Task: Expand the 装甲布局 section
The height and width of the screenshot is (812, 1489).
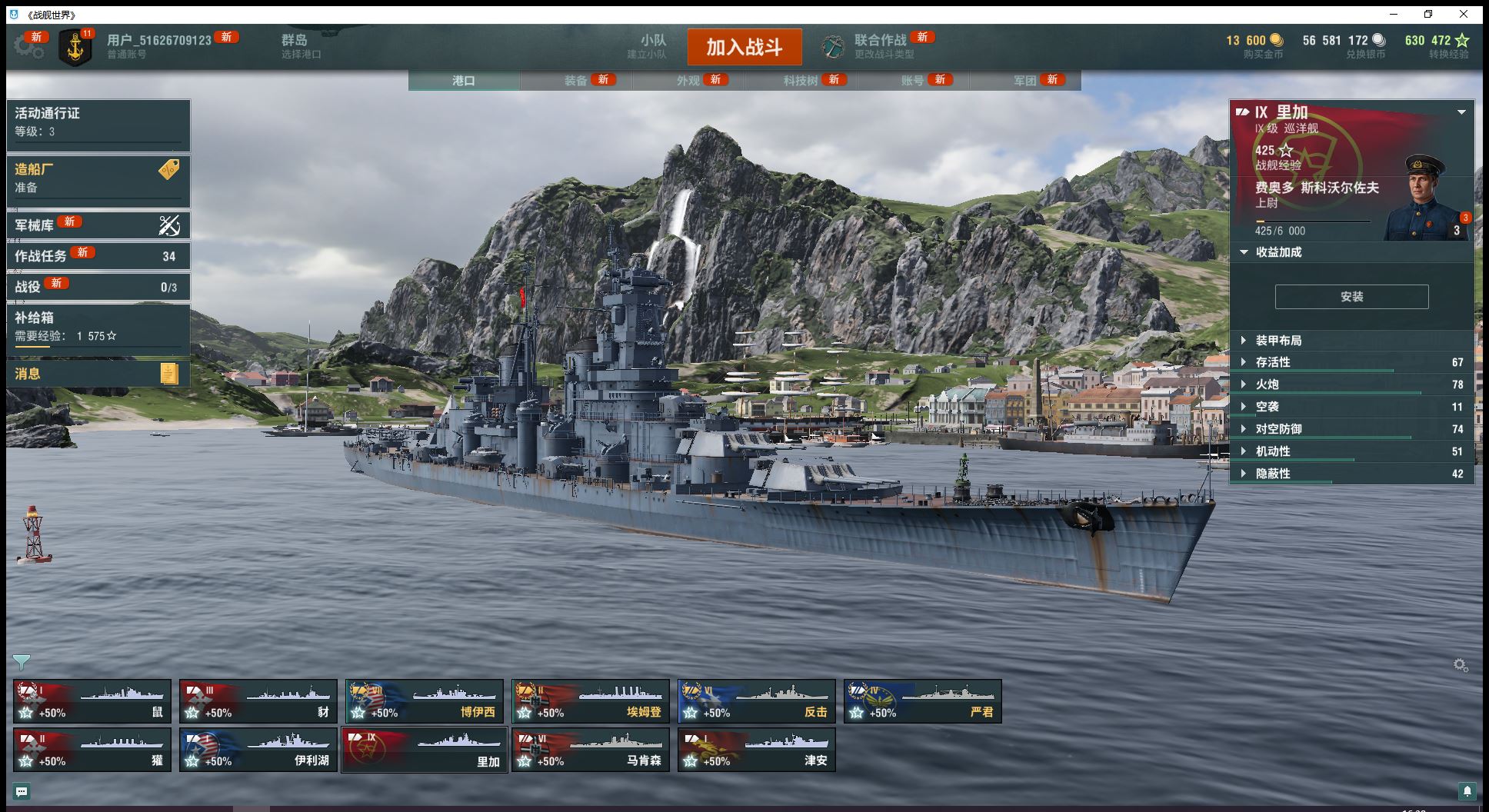Action: pos(1278,341)
